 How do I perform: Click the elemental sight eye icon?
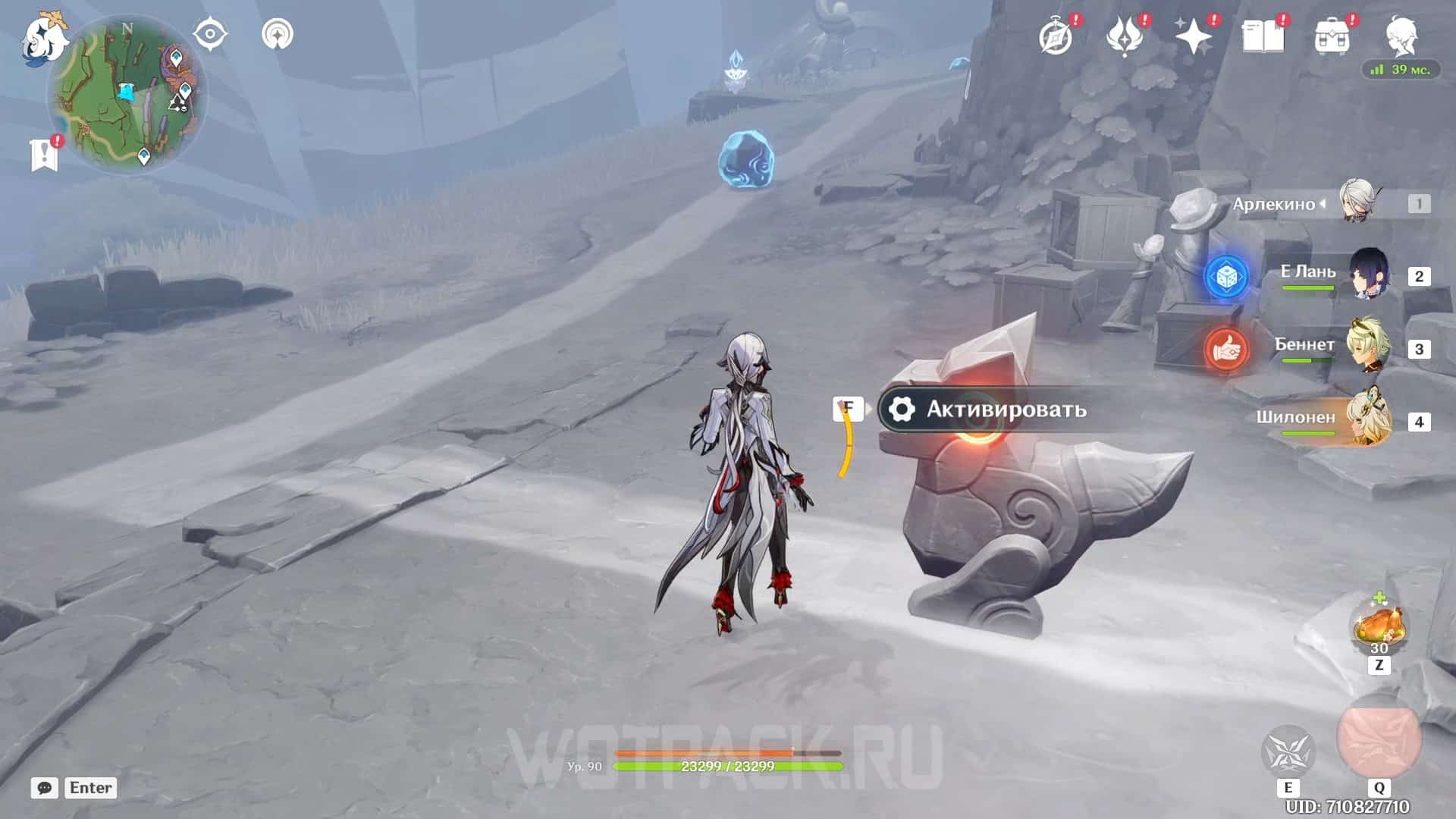(210, 34)
